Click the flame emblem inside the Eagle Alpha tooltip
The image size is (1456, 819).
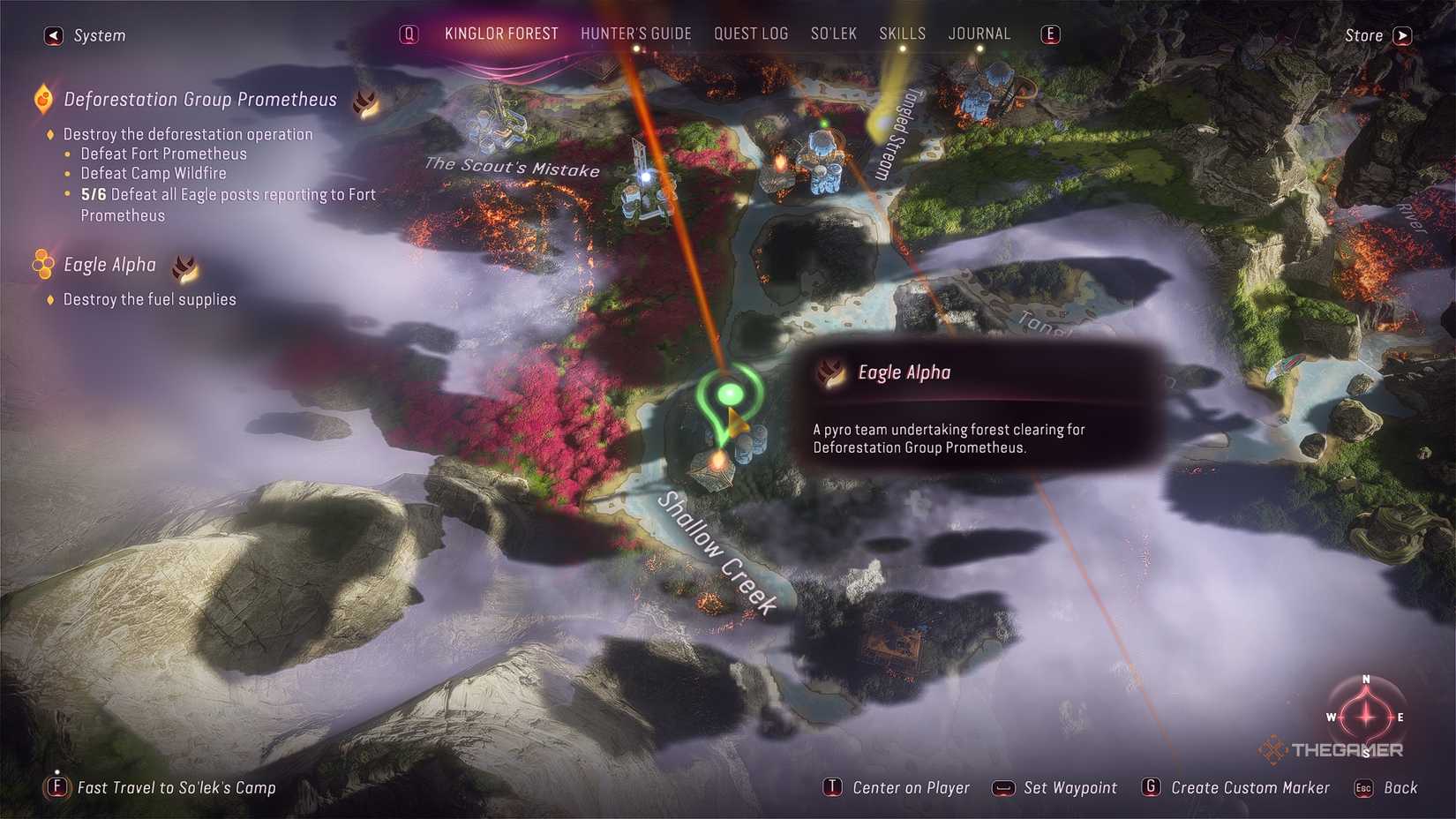pyautogui.click(x=830, y=372)
